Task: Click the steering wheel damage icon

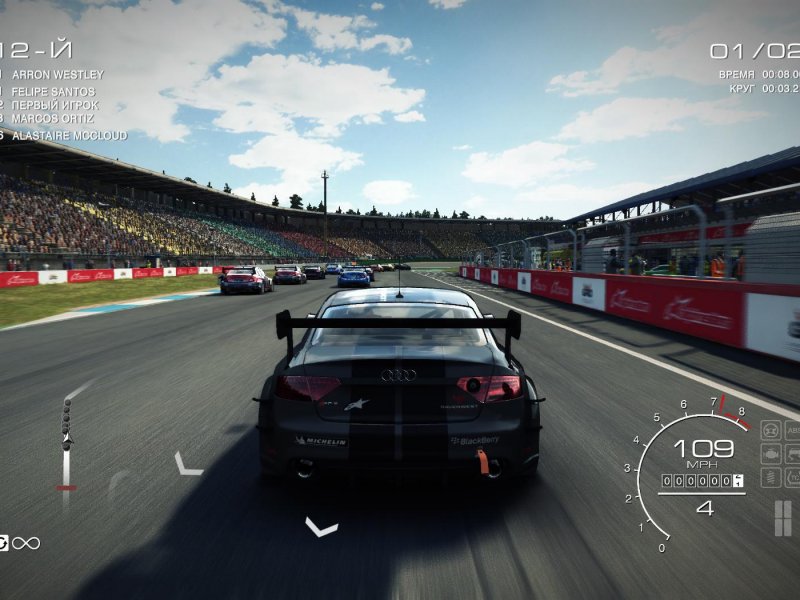Action: click(x=771, y=430)
